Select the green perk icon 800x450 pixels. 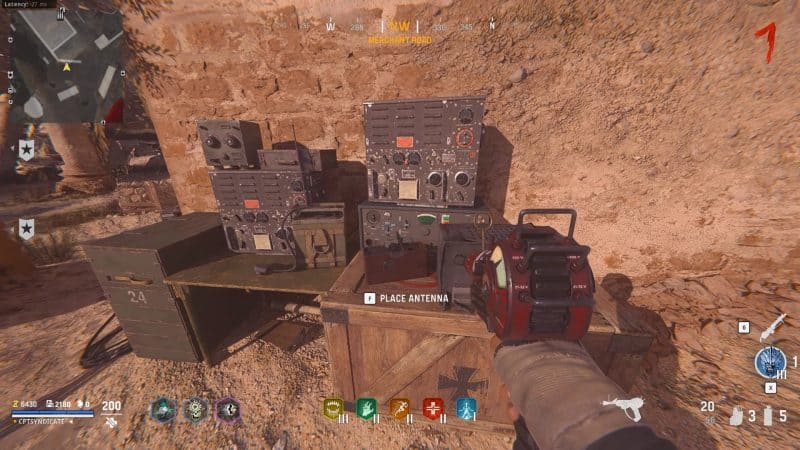click(x=365, y=408)
